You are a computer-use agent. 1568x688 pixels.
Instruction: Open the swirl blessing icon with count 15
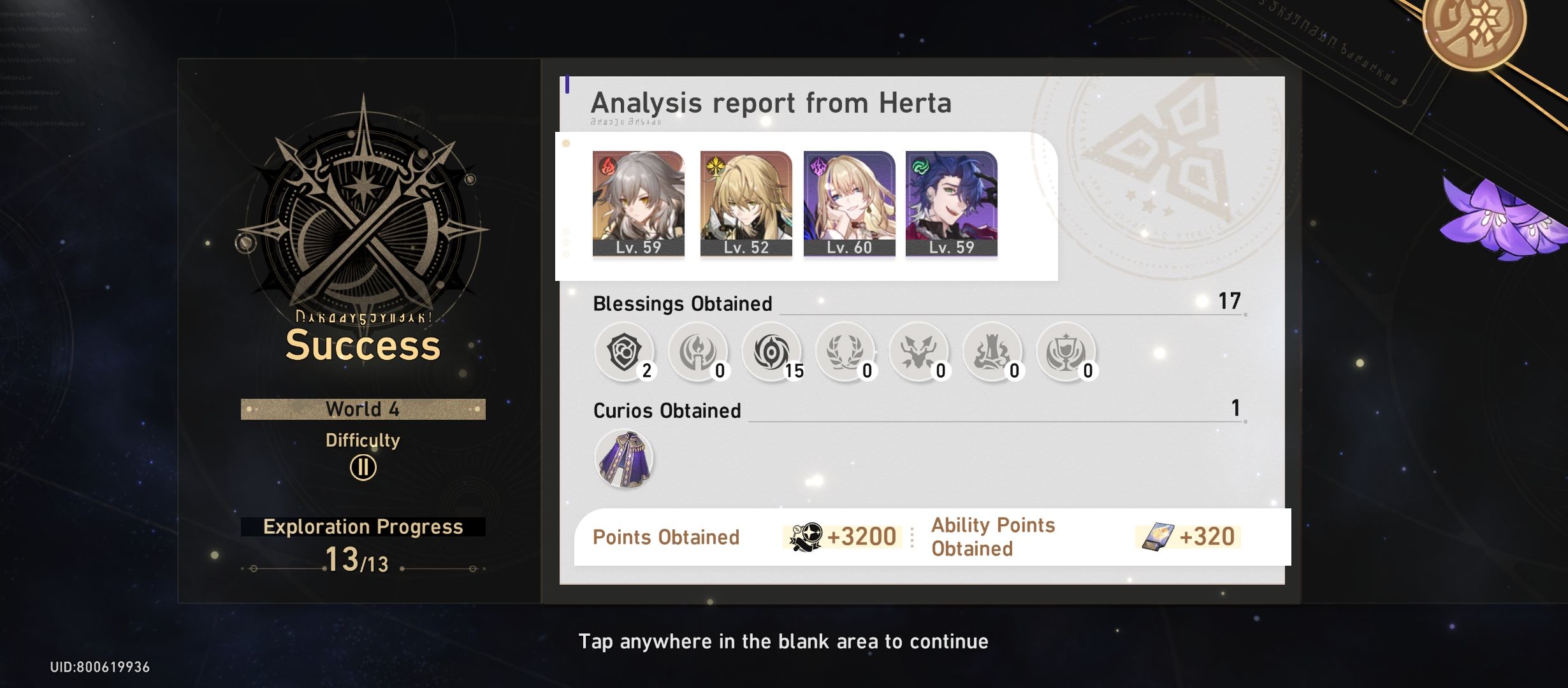coord(771,352)
